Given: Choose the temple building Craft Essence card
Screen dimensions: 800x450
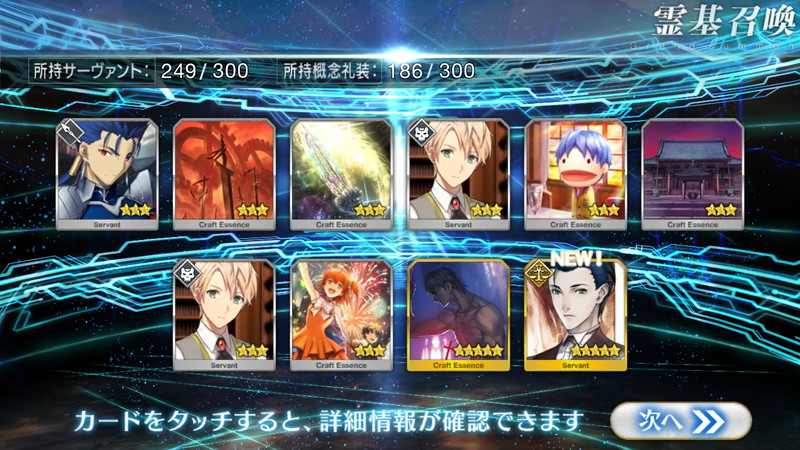Looking at the screenshot, I should pyautogui.click(x=692, y=174).
